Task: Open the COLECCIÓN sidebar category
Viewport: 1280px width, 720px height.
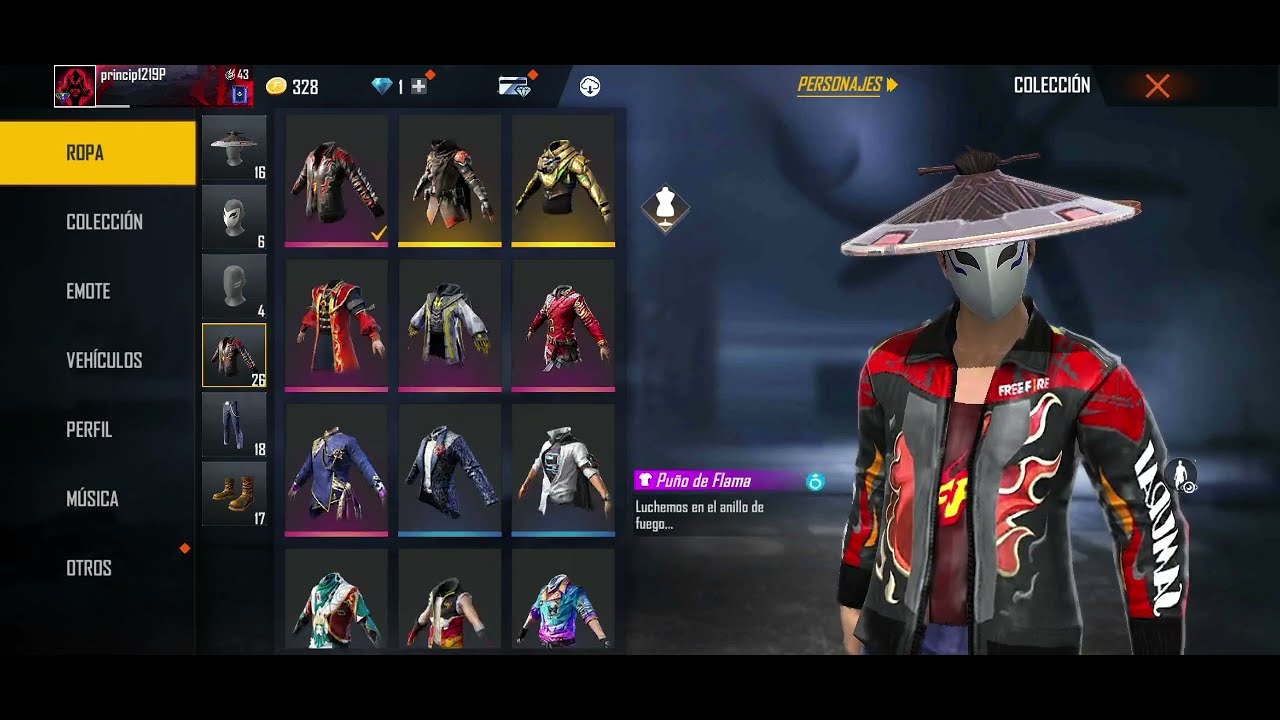Action: (104, 222)
